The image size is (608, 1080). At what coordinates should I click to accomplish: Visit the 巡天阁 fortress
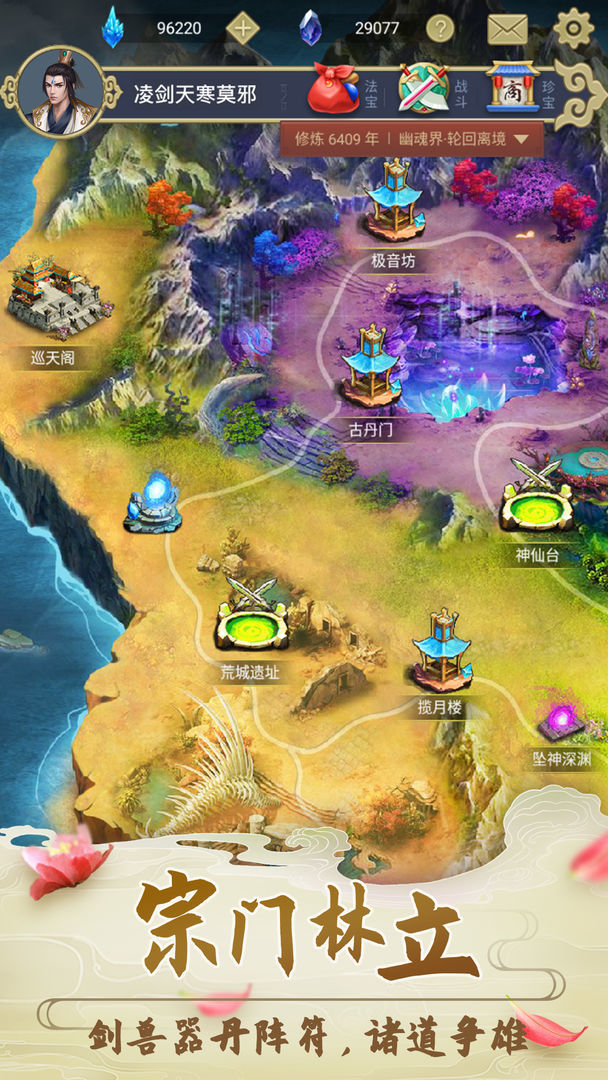tap(54, 298)
